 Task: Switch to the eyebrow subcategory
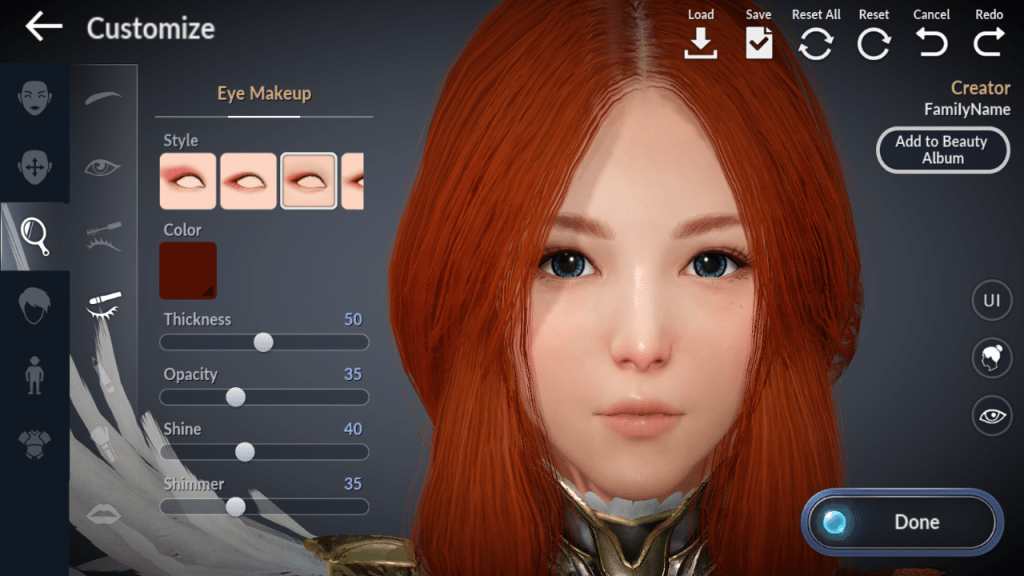tap(103, 98)
